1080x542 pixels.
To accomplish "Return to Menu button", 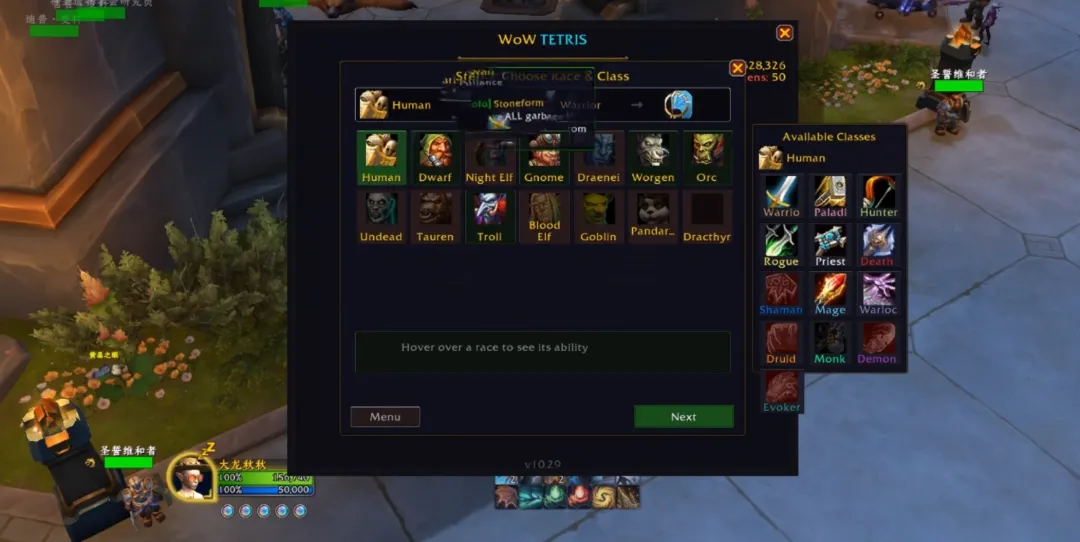I will 385,417.
